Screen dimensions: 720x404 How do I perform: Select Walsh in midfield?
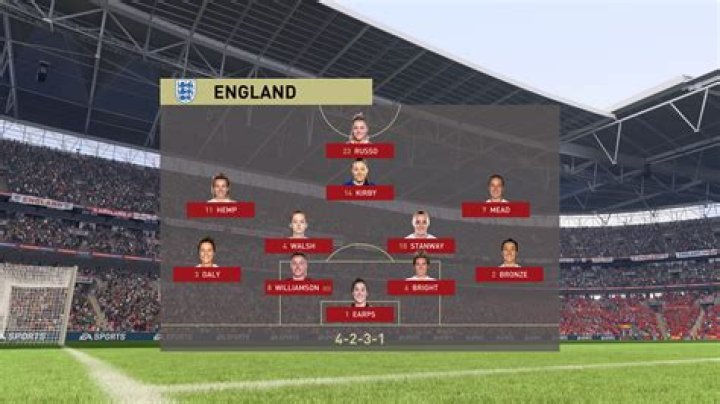[299, 245]
